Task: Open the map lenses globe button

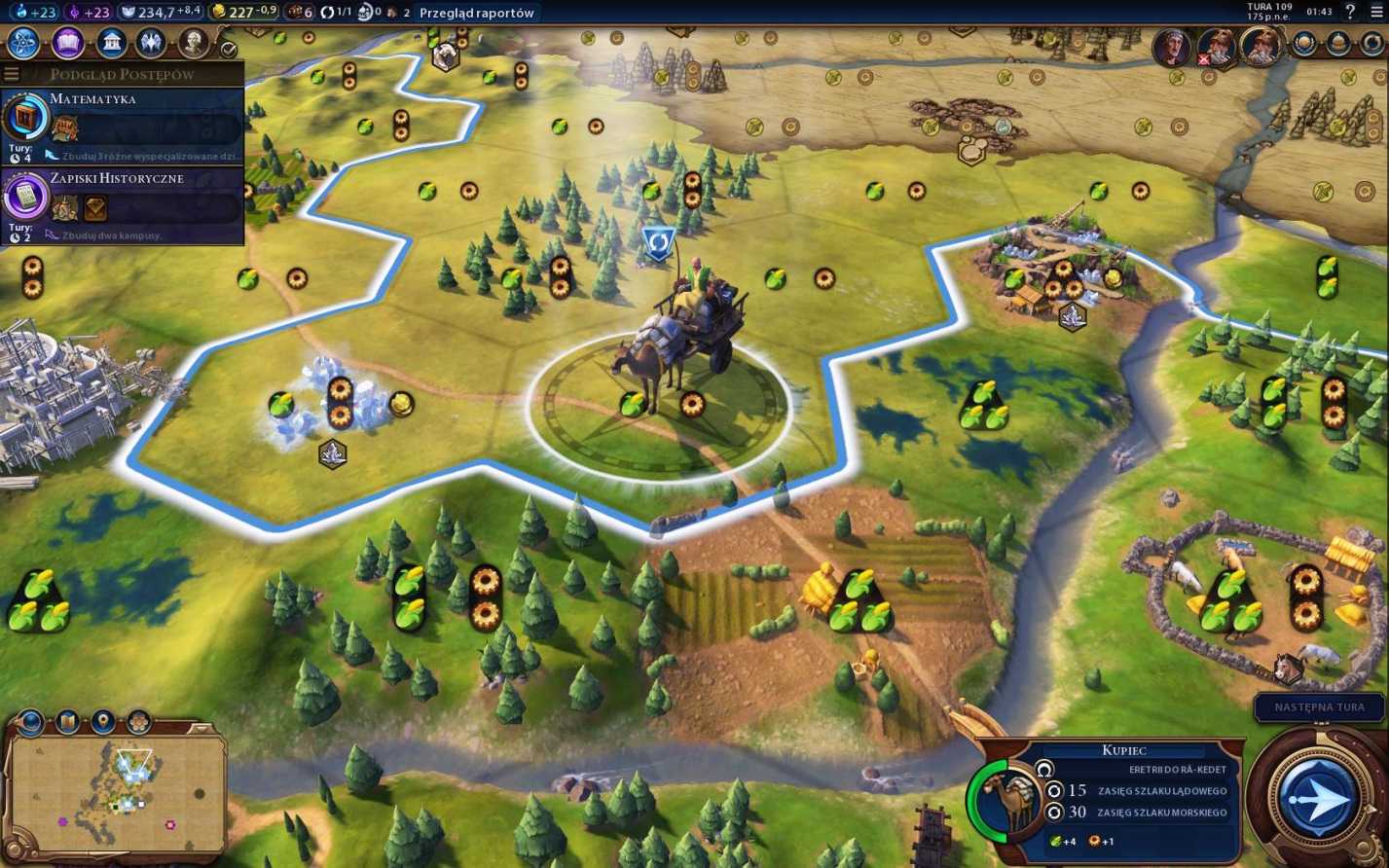Action: pyautogui.click(x=32, y=722)
